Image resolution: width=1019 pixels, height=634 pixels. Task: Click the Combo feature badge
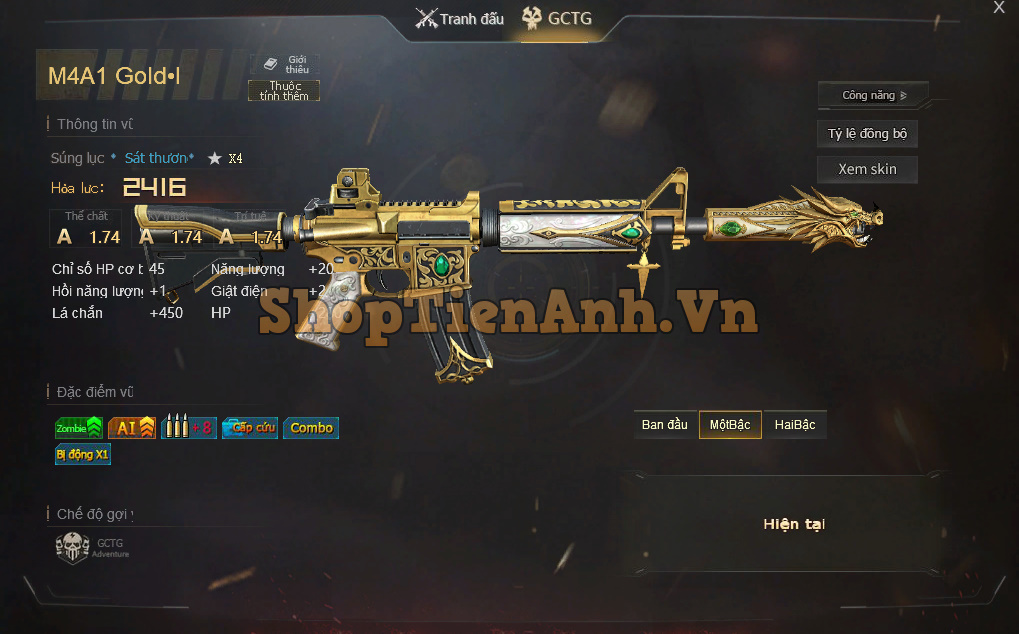pos(311,428)
